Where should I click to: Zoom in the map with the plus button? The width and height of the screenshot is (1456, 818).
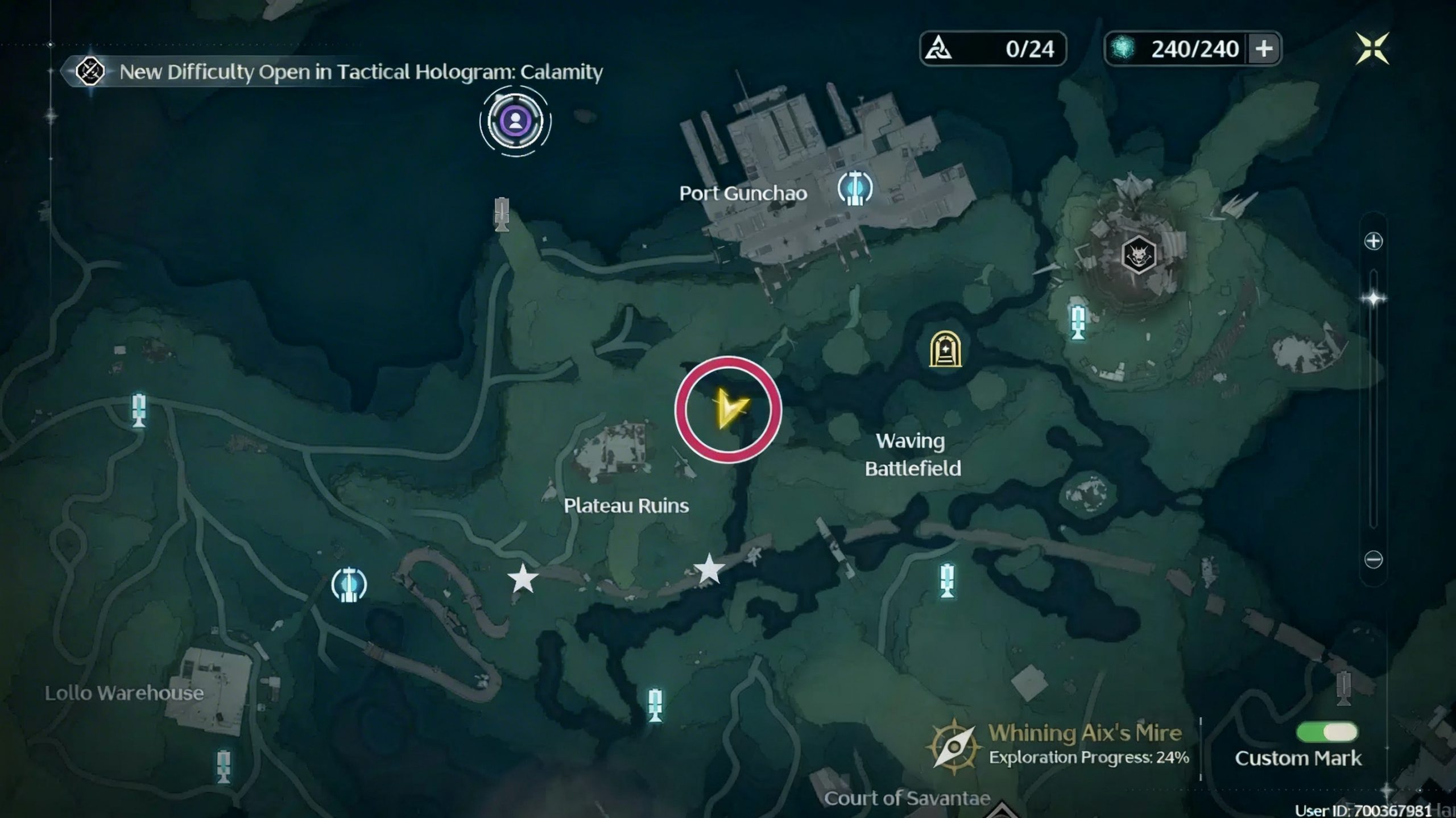(1373, 241)
